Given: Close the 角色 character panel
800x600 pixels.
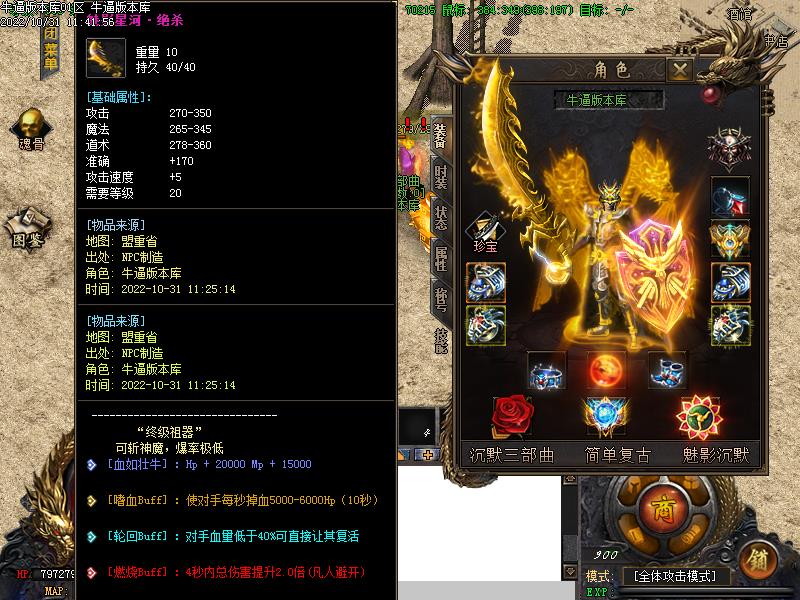Looking at the screenshot, I should pos(679,70).
